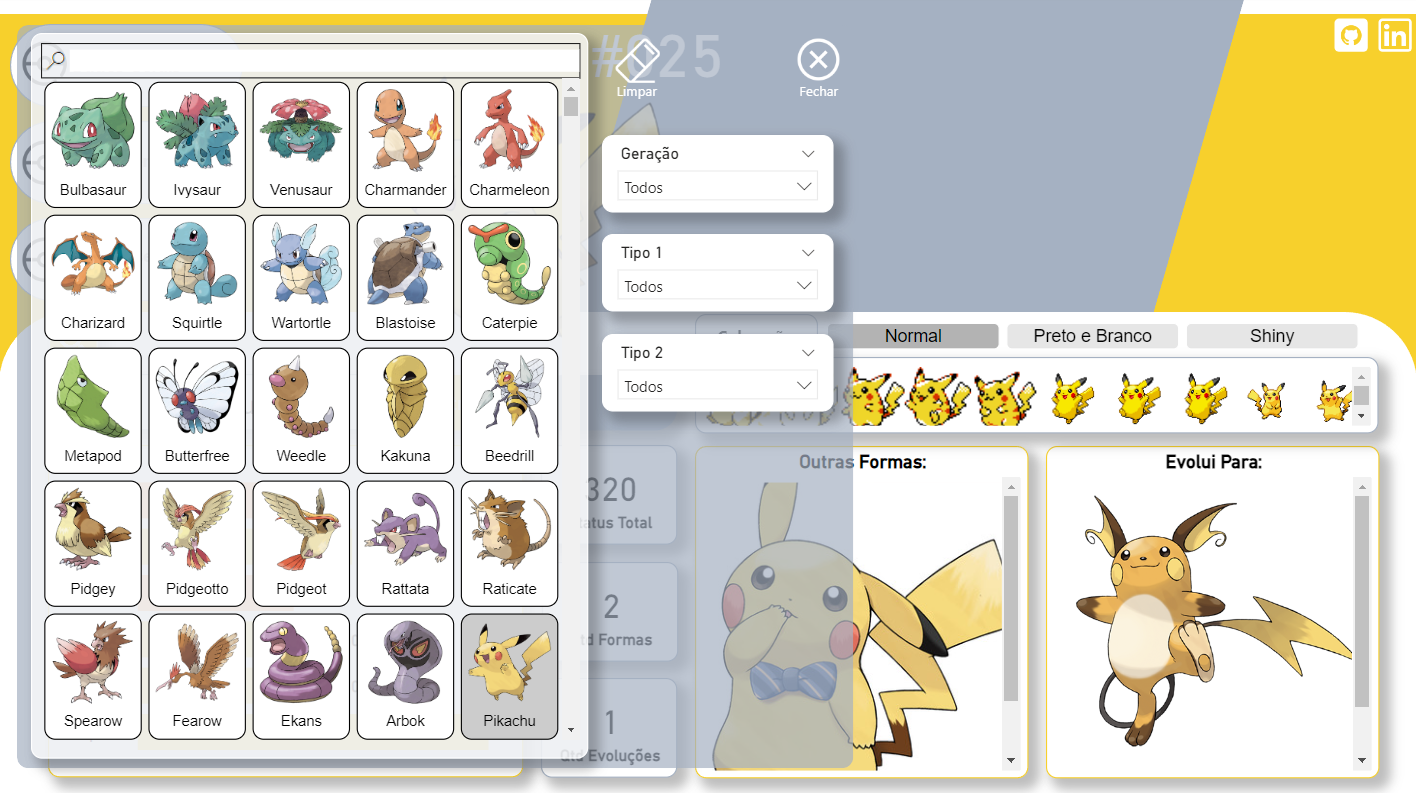Switch to the Shiny sprite tab
Viewport: 1416px width, 793px height.
click(x=1272, y=336)
